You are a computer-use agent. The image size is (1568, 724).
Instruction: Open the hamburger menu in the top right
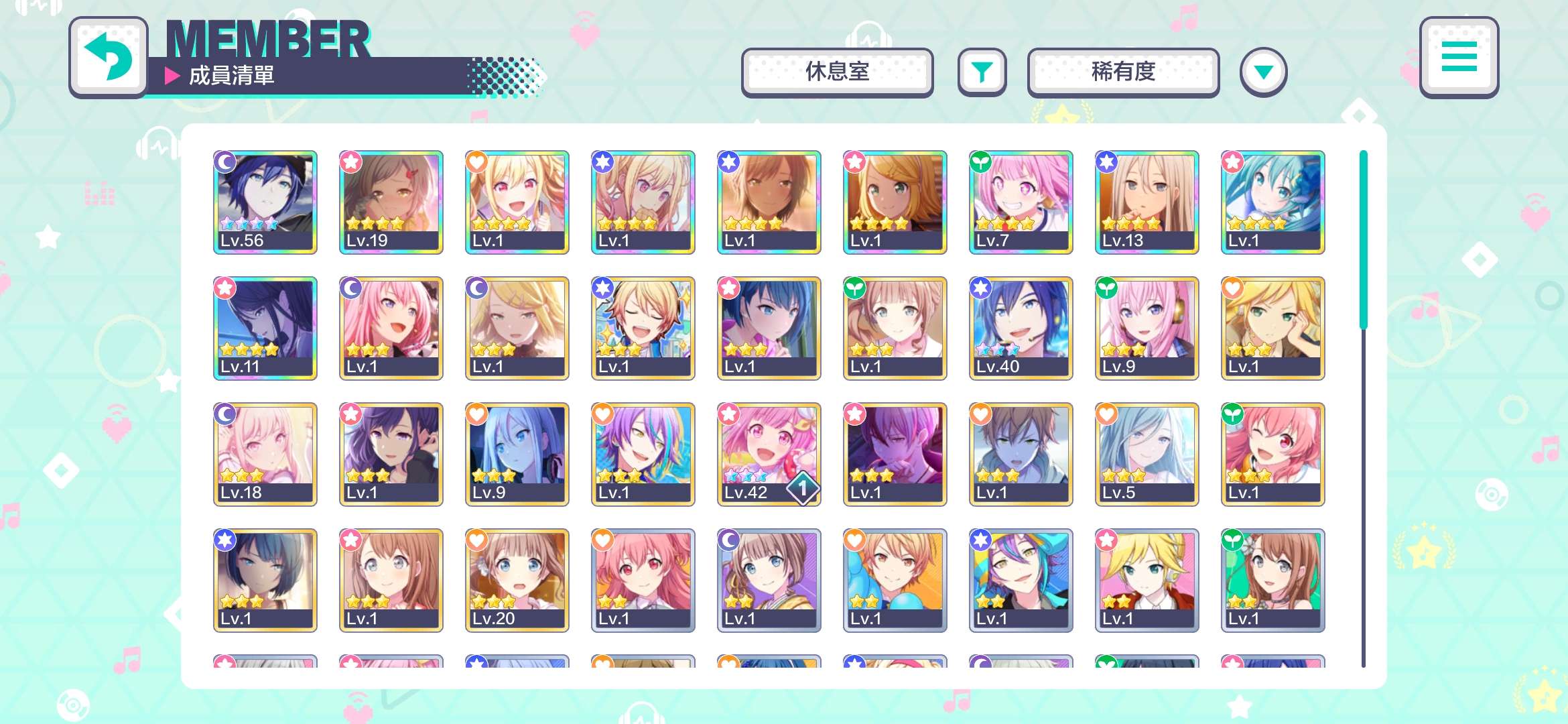tap(1459, 59)
